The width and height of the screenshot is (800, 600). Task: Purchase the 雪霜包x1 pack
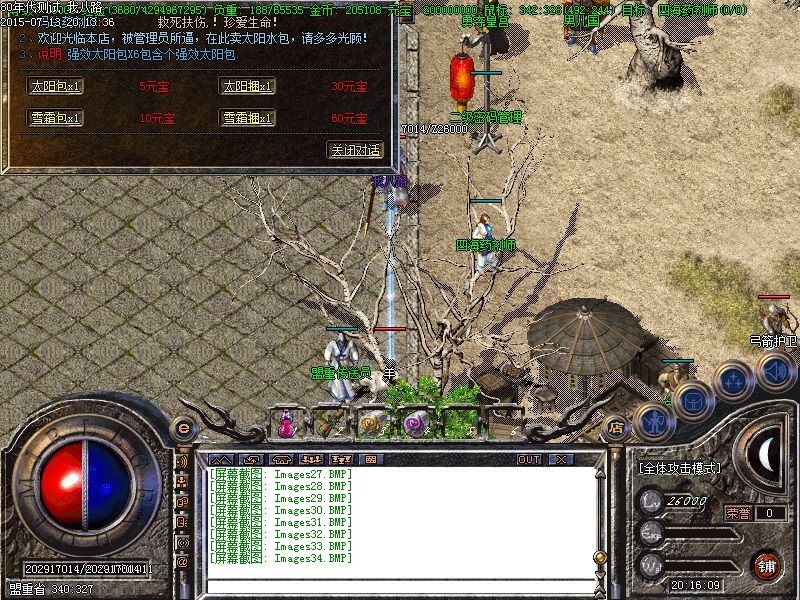(56, 118)
